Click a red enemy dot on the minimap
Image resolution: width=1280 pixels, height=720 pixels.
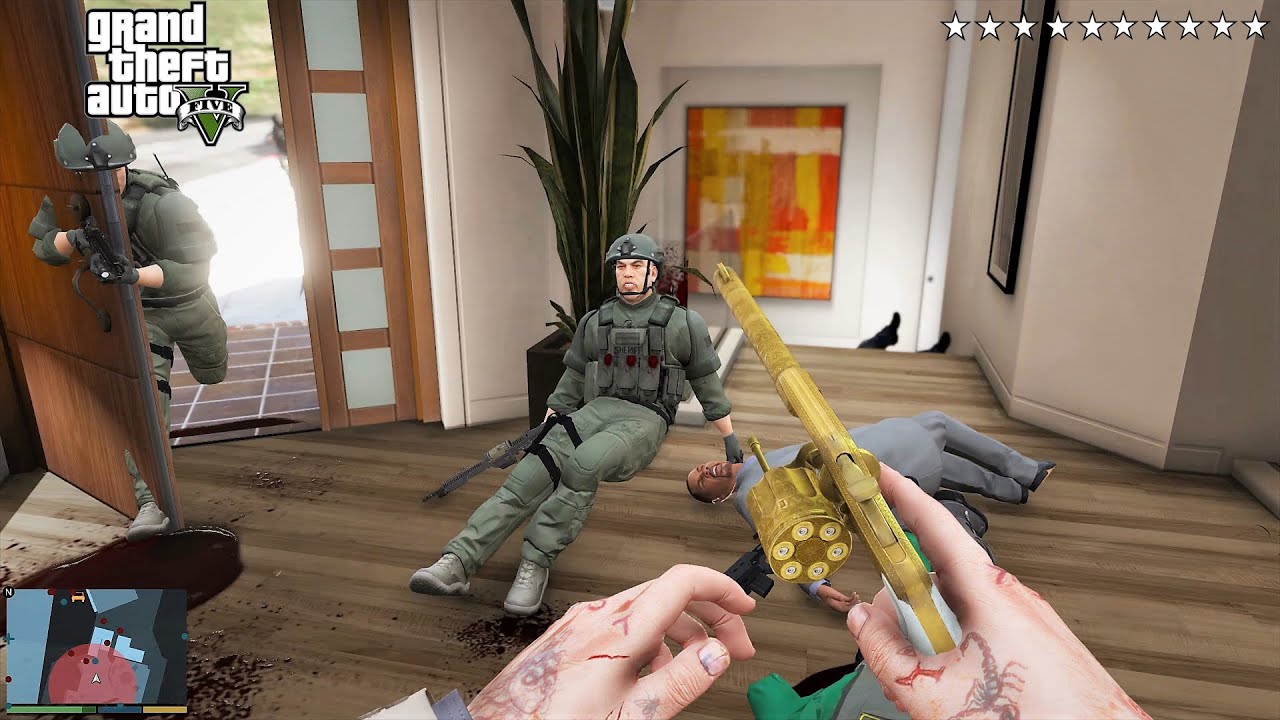(x=104, y=621)
